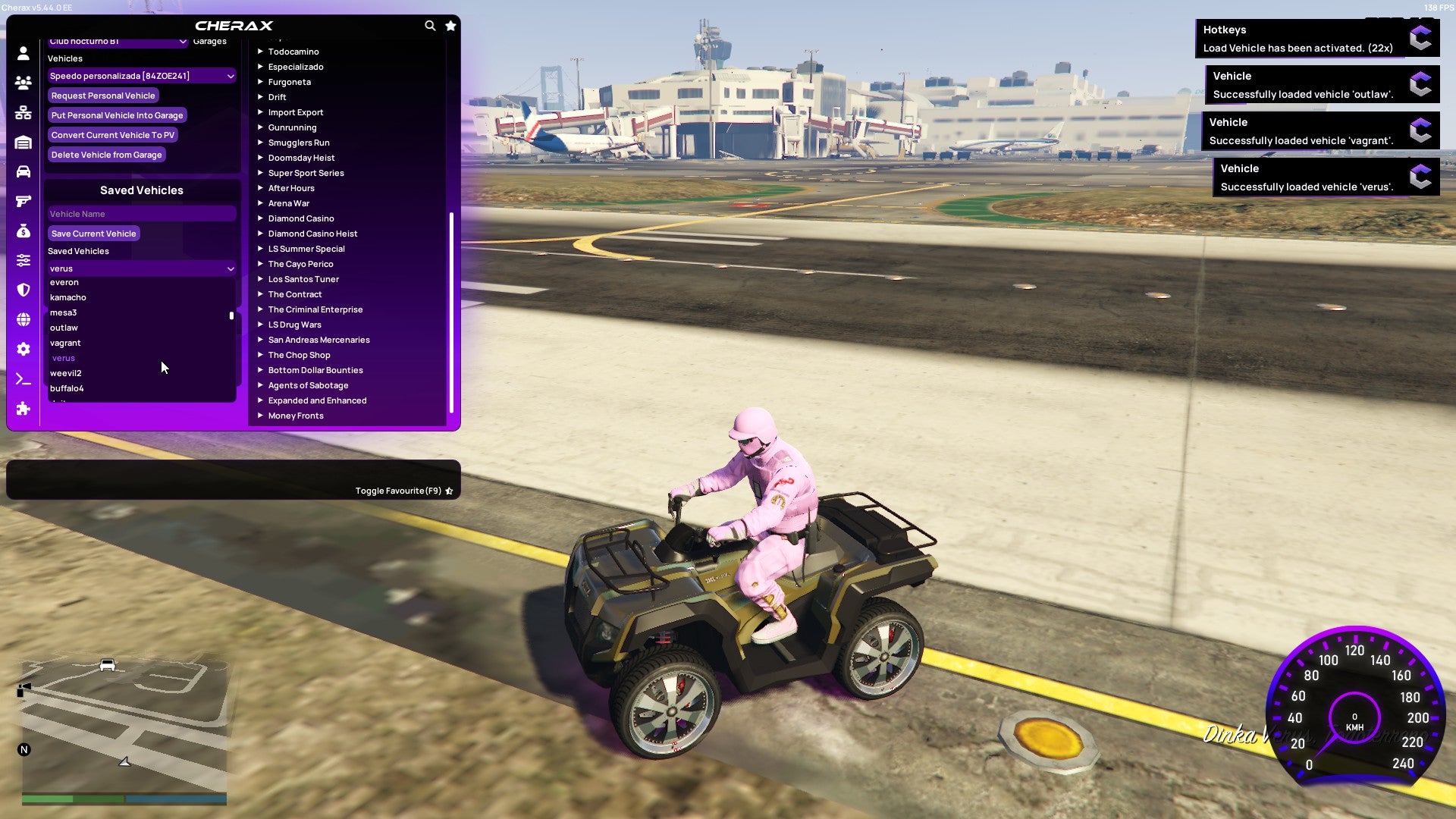Select the Money bag icon

22,229
